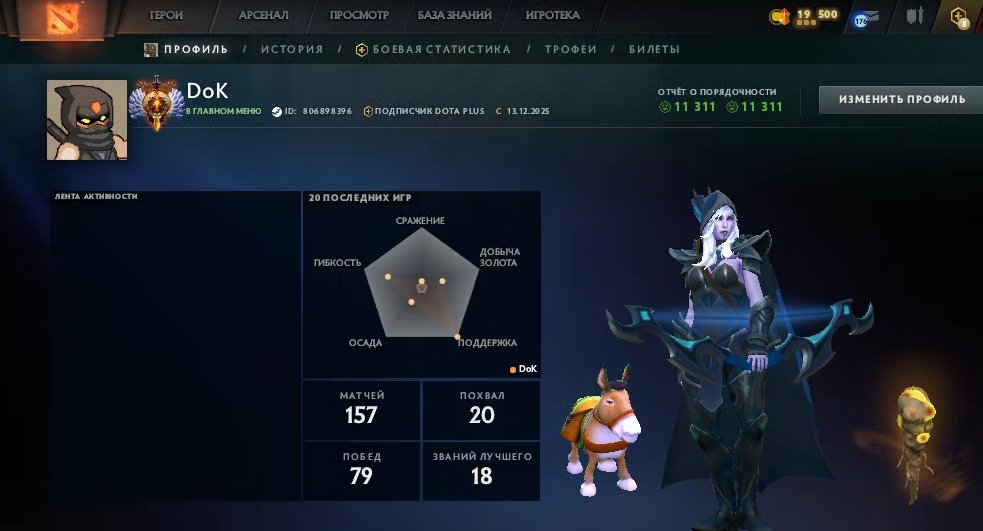The width and height of the screenshot is (983, 531).
Task: Click the hooded player avatar picture
Action: [x=87, y=120]
